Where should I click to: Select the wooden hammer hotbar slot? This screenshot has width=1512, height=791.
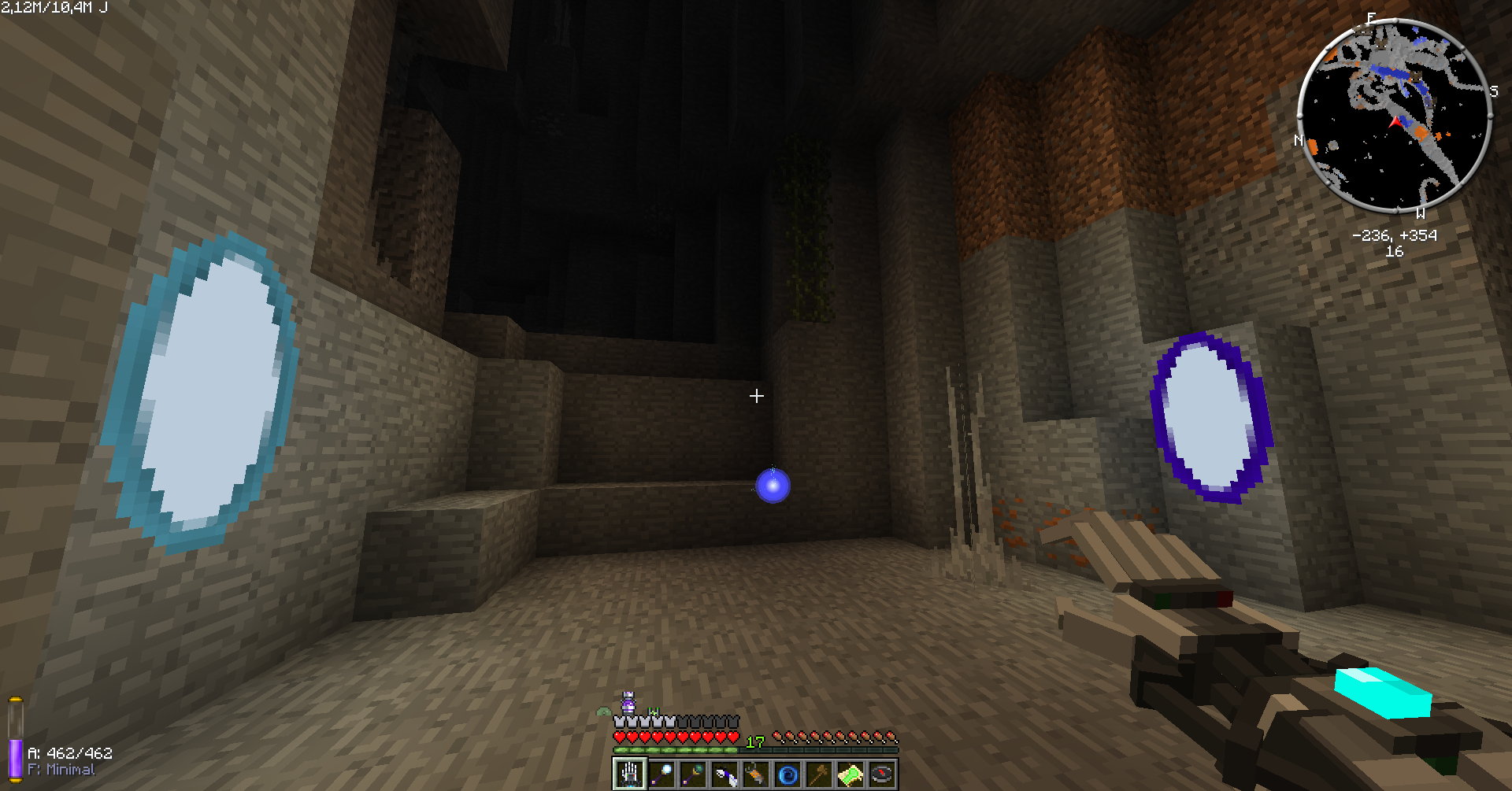[x=819, y=774]
